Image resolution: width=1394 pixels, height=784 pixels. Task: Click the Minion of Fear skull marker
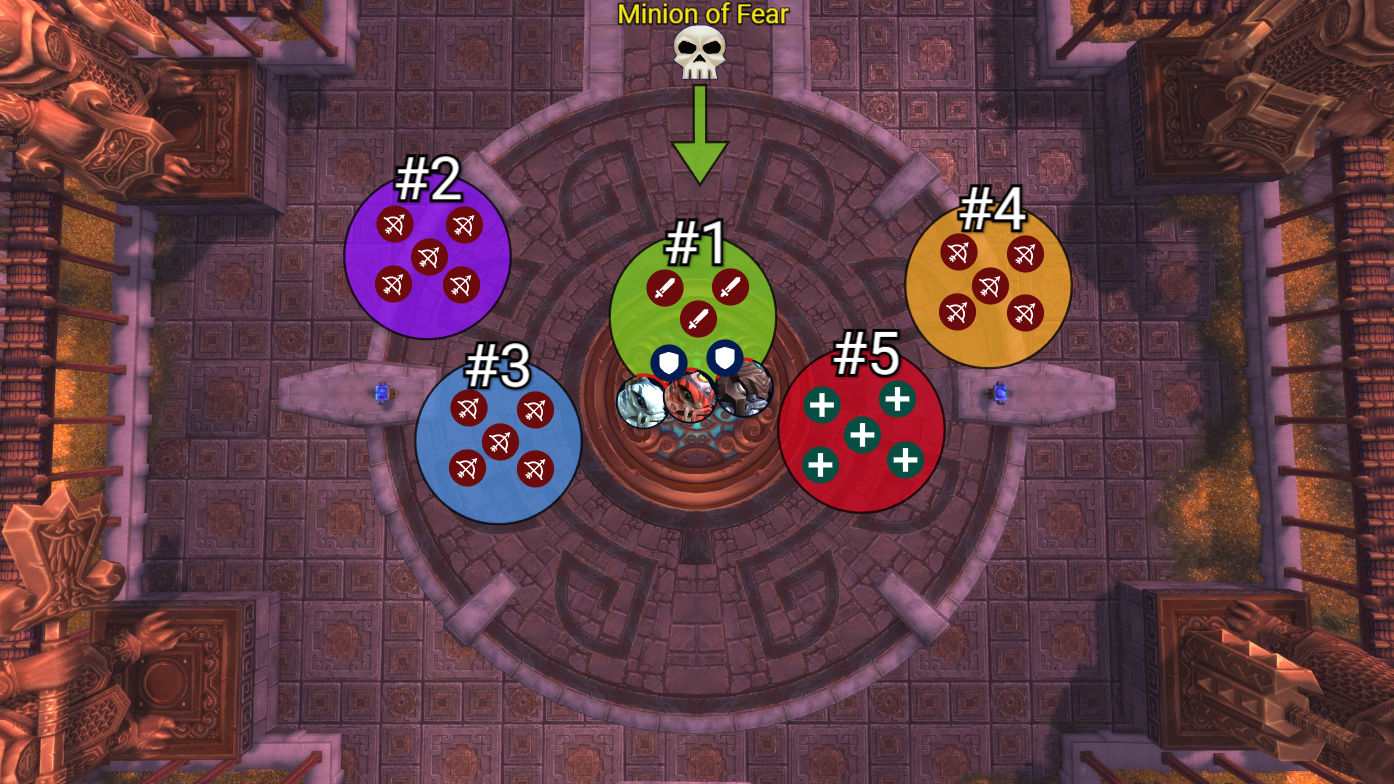tap(699, 53)
